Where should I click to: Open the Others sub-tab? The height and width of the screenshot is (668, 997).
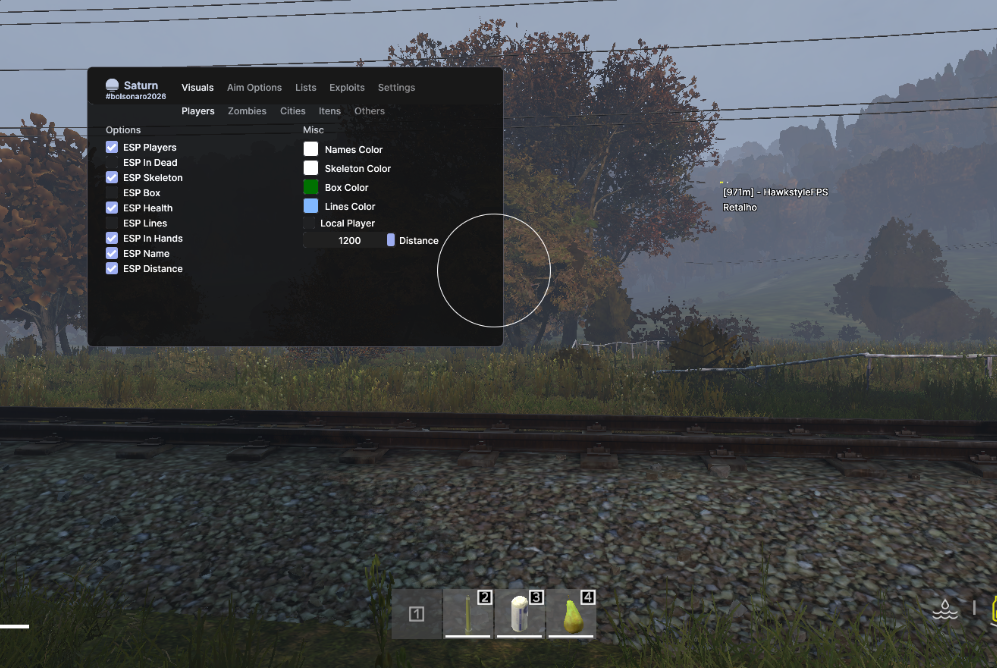(369, 111)
